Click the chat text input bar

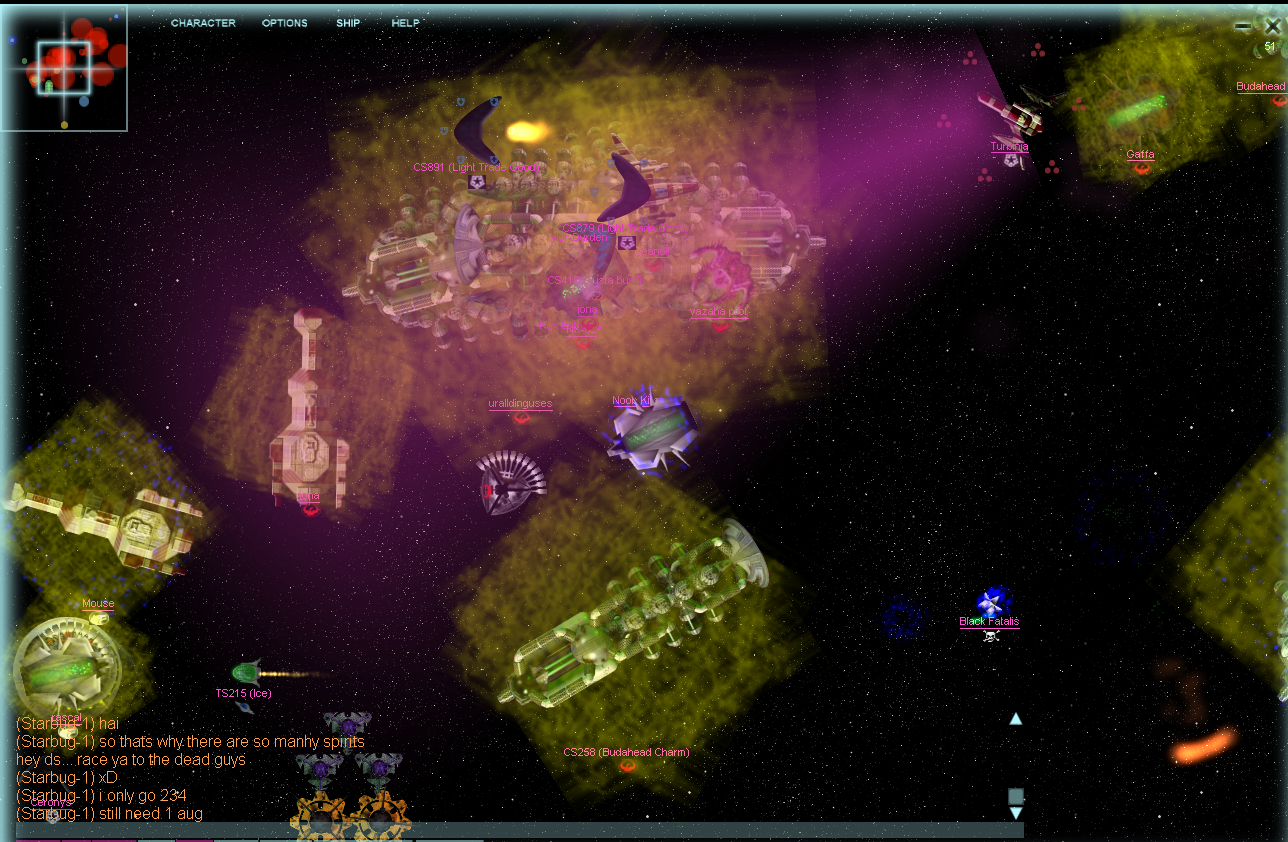pyautogui.click(x=500, y=830)
